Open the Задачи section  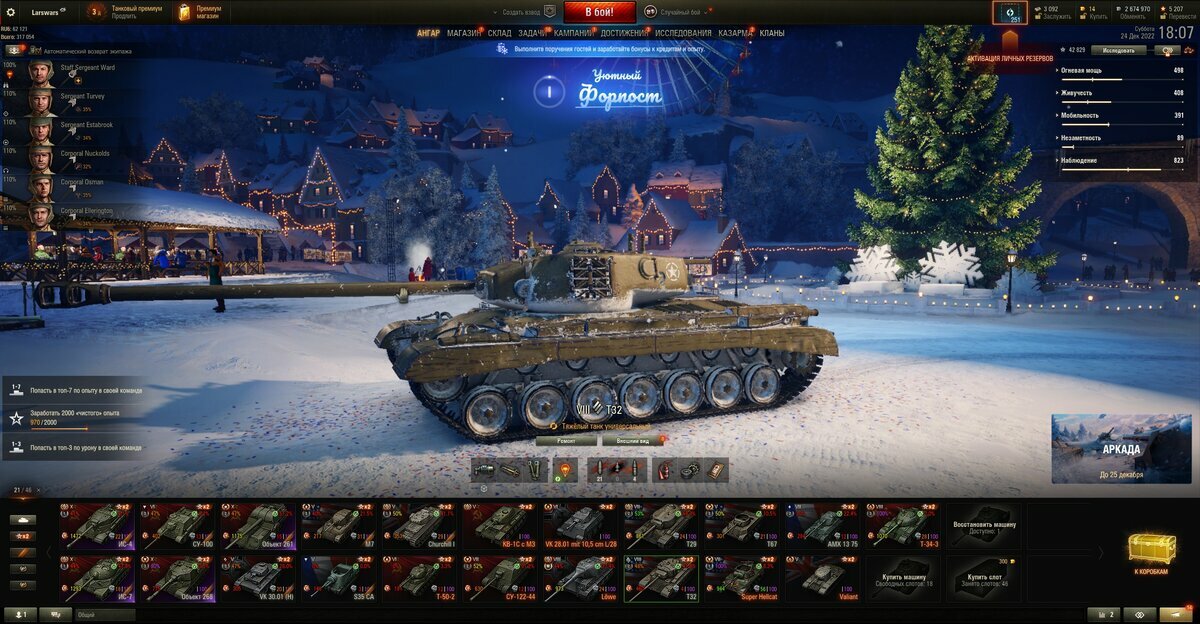tap(532, 33)
